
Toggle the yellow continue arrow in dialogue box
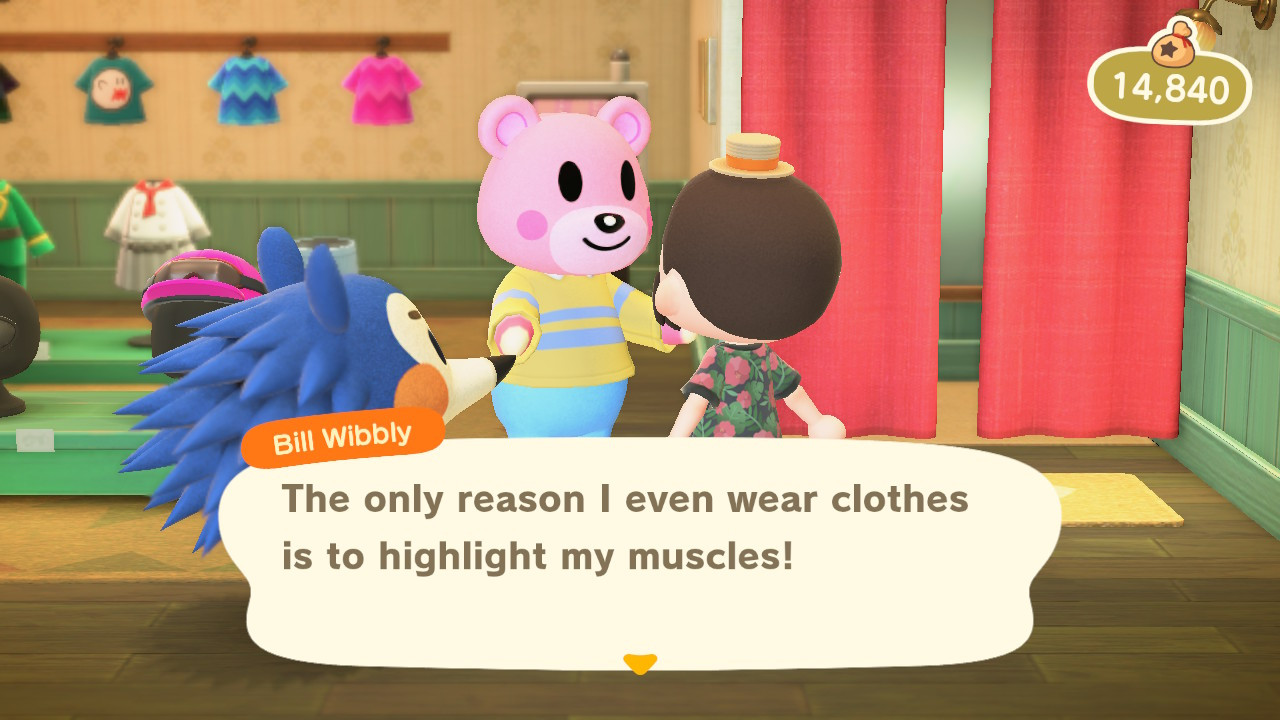click(639, 662)
